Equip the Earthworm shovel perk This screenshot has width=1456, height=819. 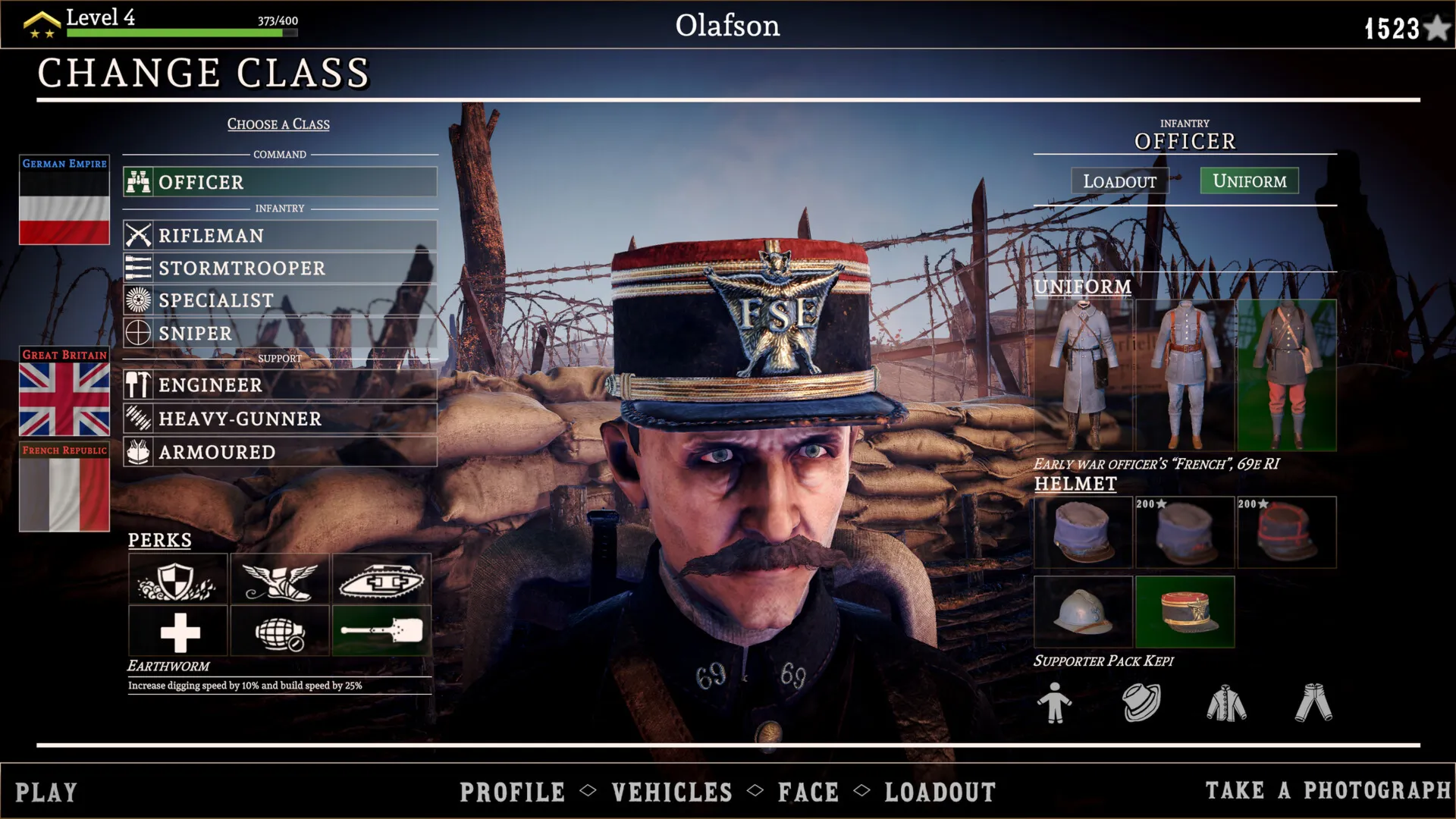381,631
